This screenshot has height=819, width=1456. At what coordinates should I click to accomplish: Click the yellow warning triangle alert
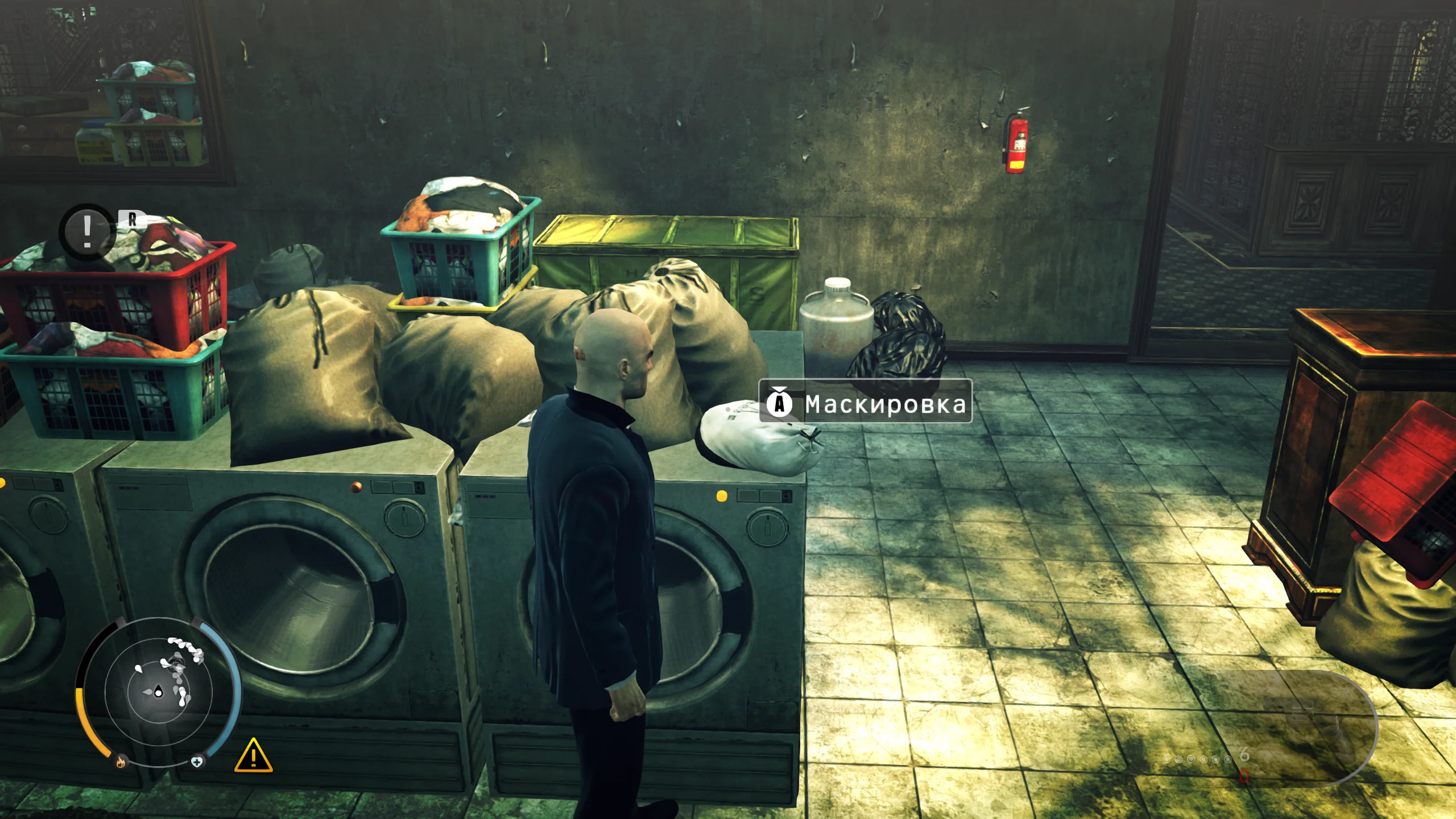point(254,756)
